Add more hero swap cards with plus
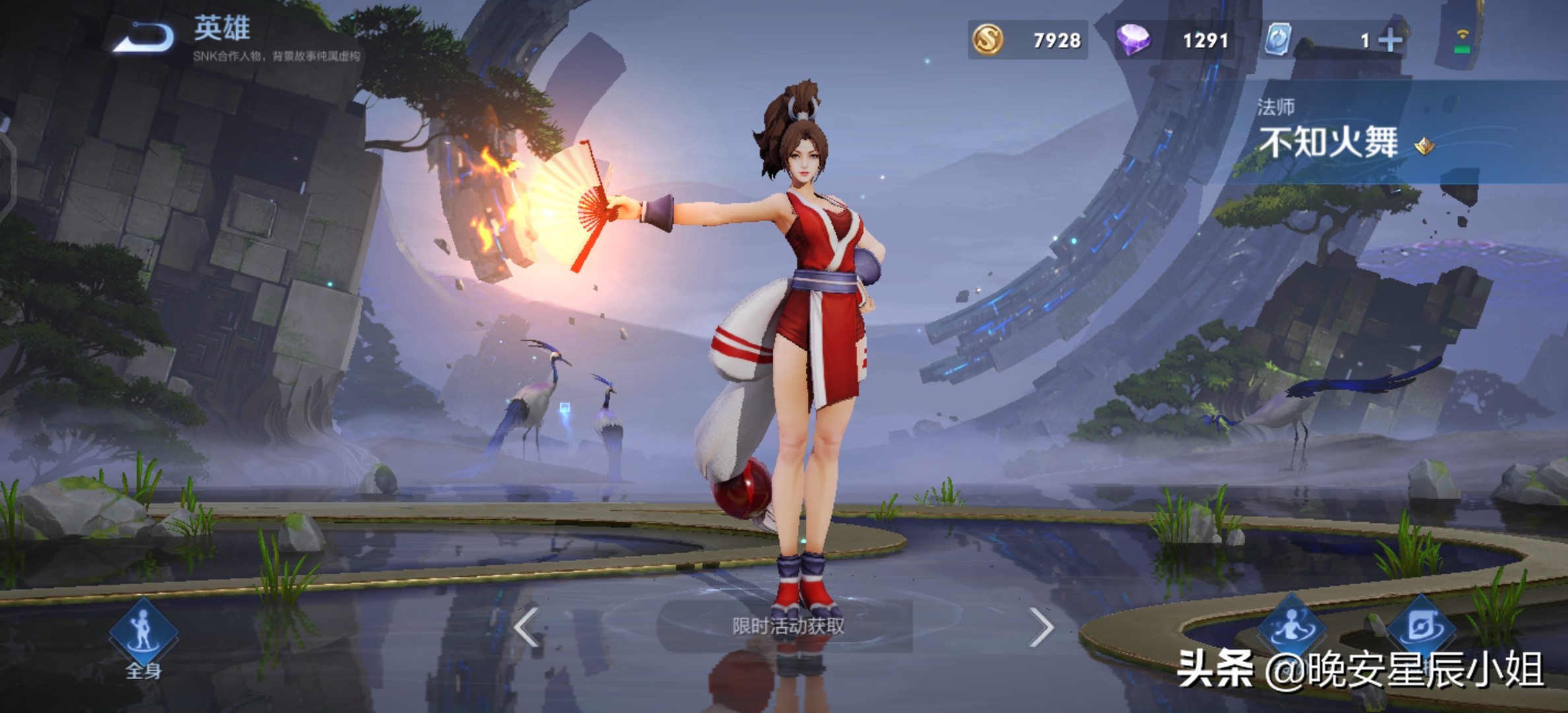The width and height of the screenshot is (1568, 713). click(x=1390, y=41)
